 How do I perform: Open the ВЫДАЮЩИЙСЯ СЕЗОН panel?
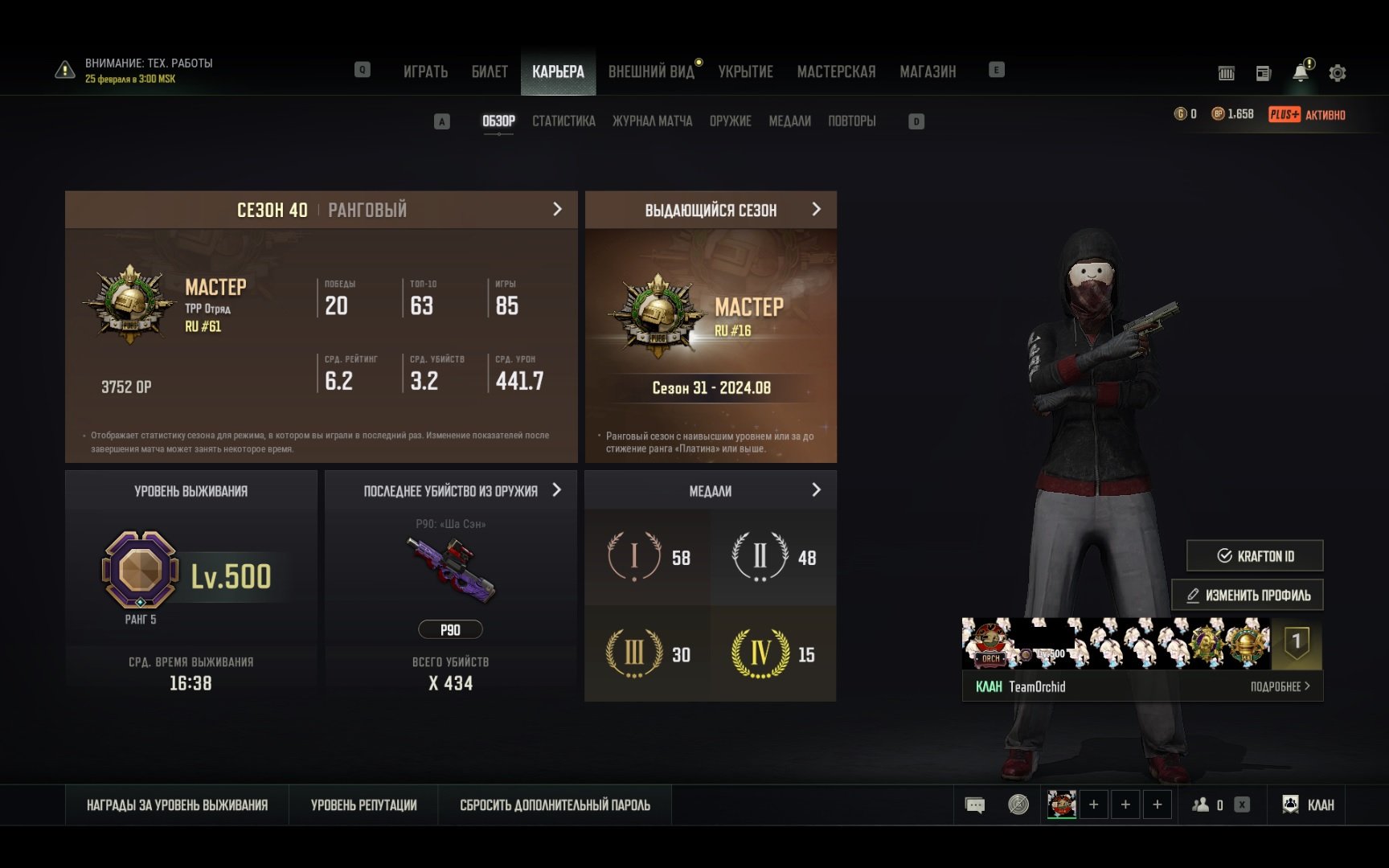point(711,210)
